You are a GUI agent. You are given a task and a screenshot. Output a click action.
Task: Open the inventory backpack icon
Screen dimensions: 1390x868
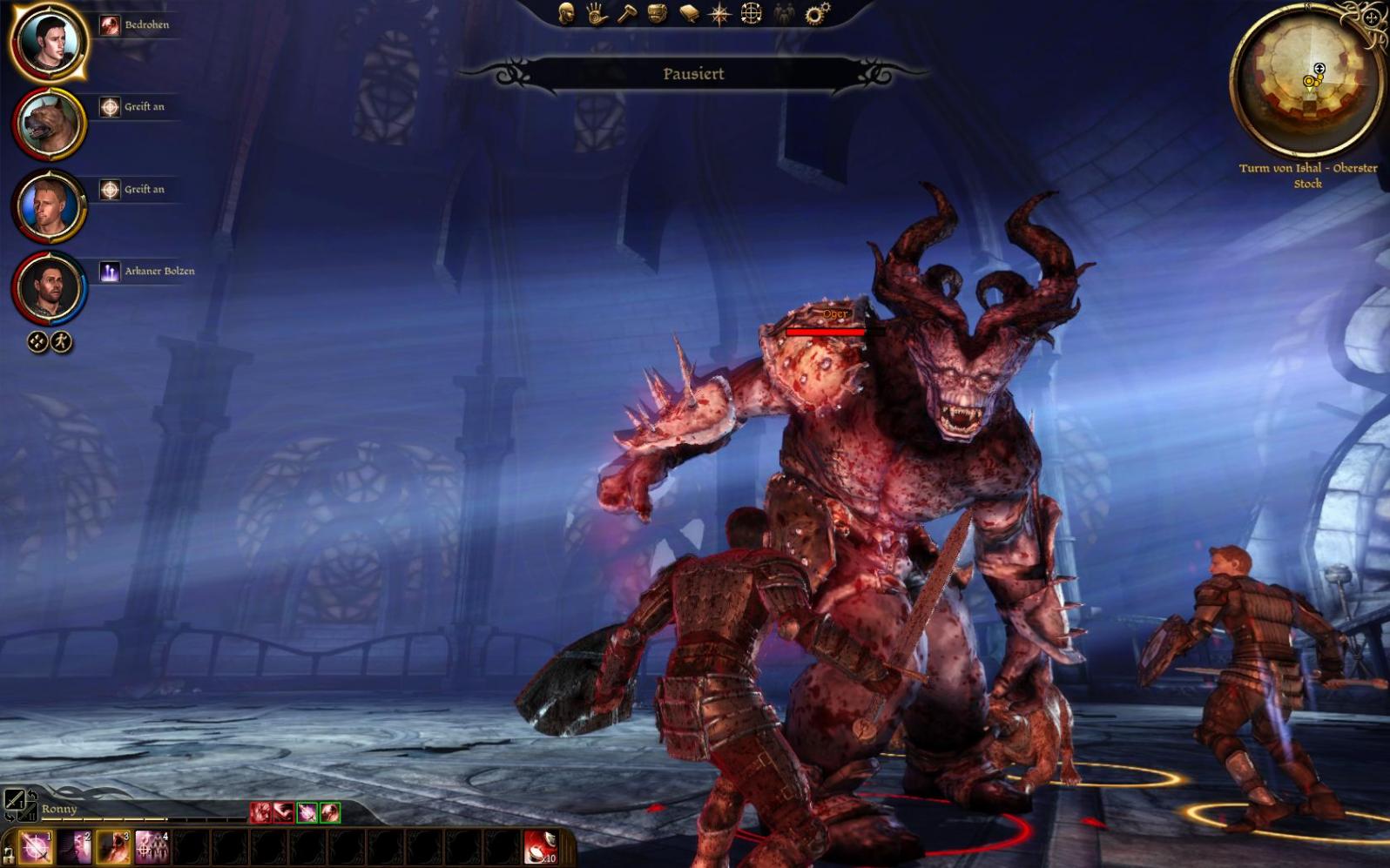(x=658, y=13)
